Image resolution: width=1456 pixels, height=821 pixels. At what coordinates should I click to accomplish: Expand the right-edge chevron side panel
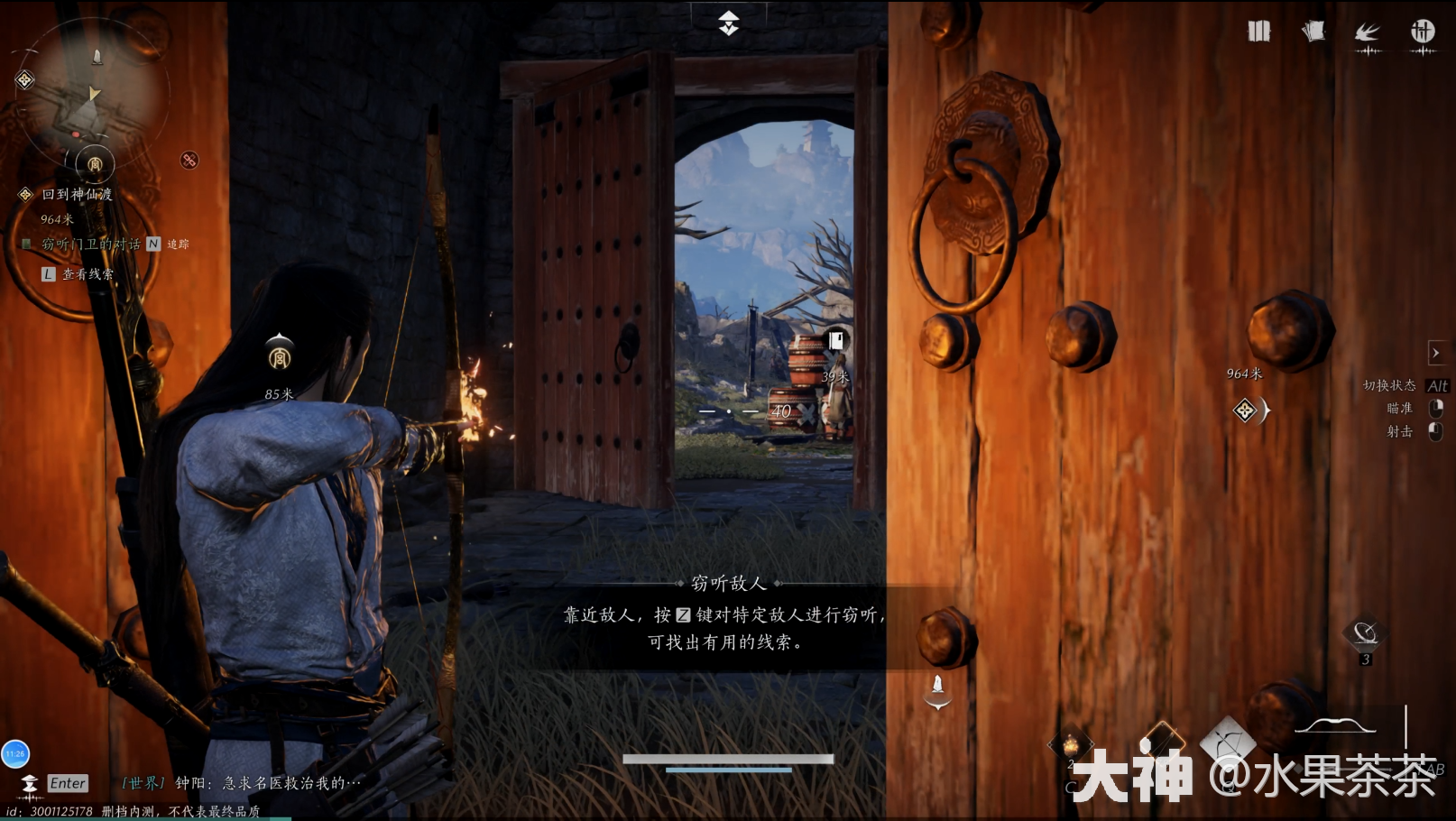click(x=1437, y=353)
